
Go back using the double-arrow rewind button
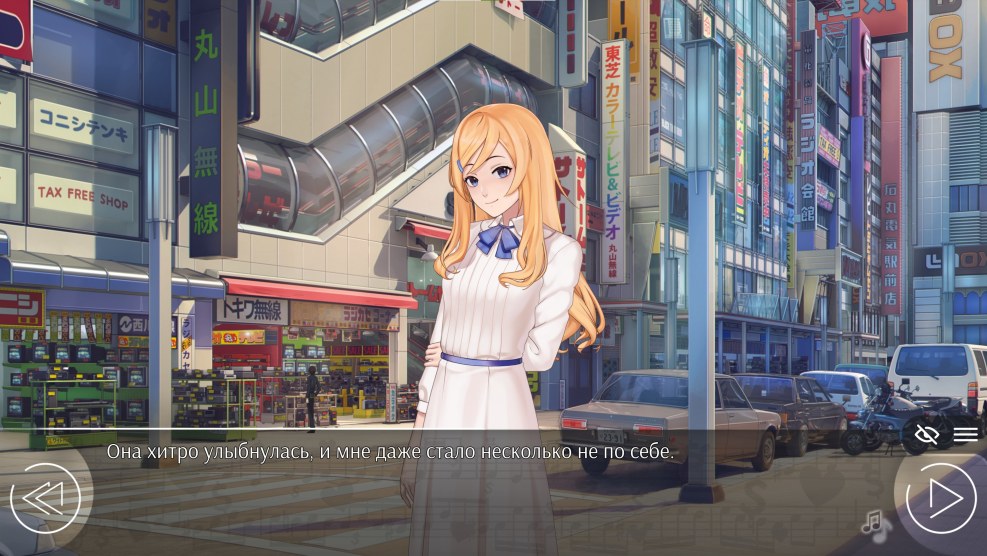(44, 497)
